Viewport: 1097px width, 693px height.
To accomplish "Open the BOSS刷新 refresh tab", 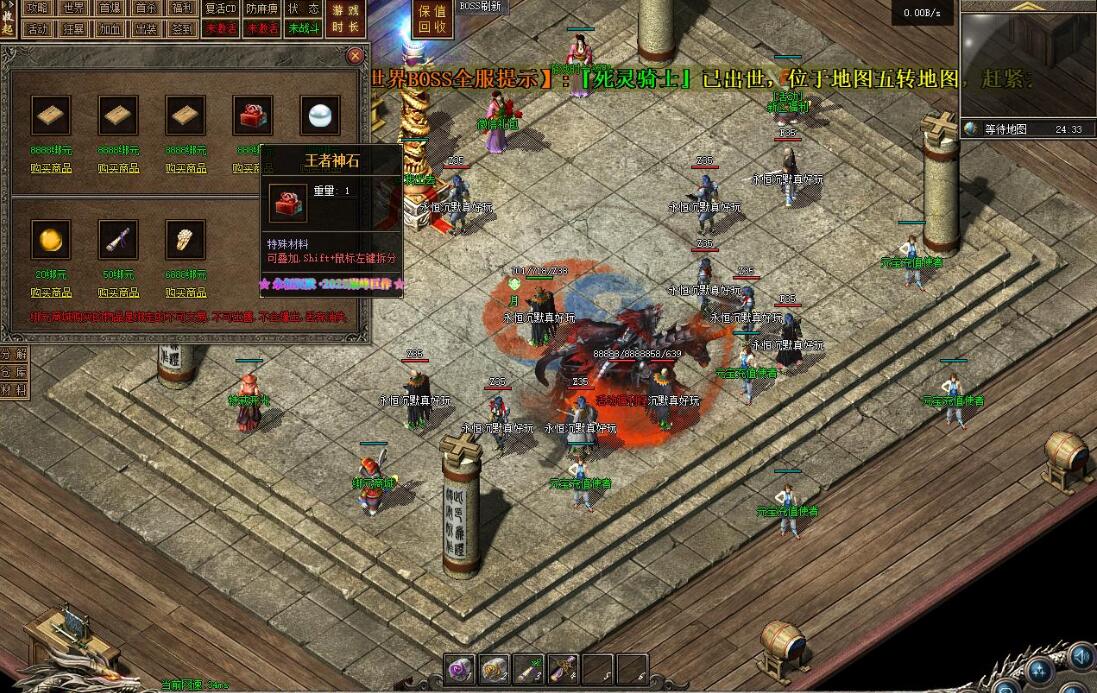I will pos(481,6).
